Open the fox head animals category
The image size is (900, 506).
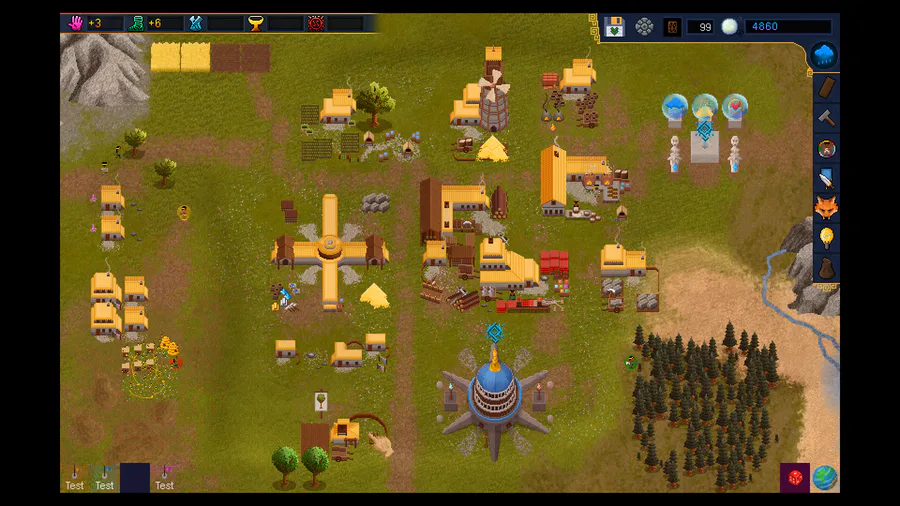tap(826, 208)
